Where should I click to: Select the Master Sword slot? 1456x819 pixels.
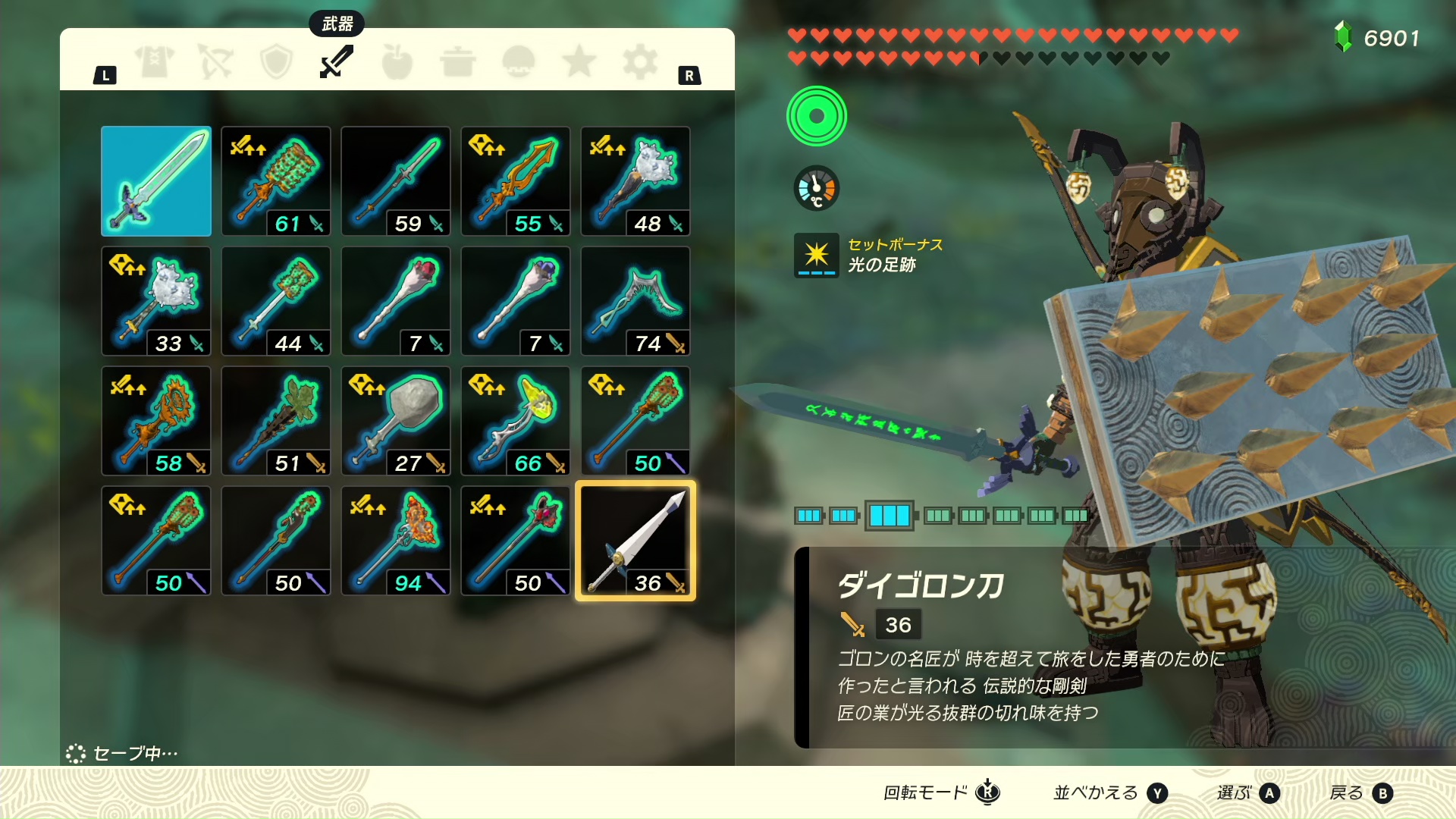[x=156, y=181]
